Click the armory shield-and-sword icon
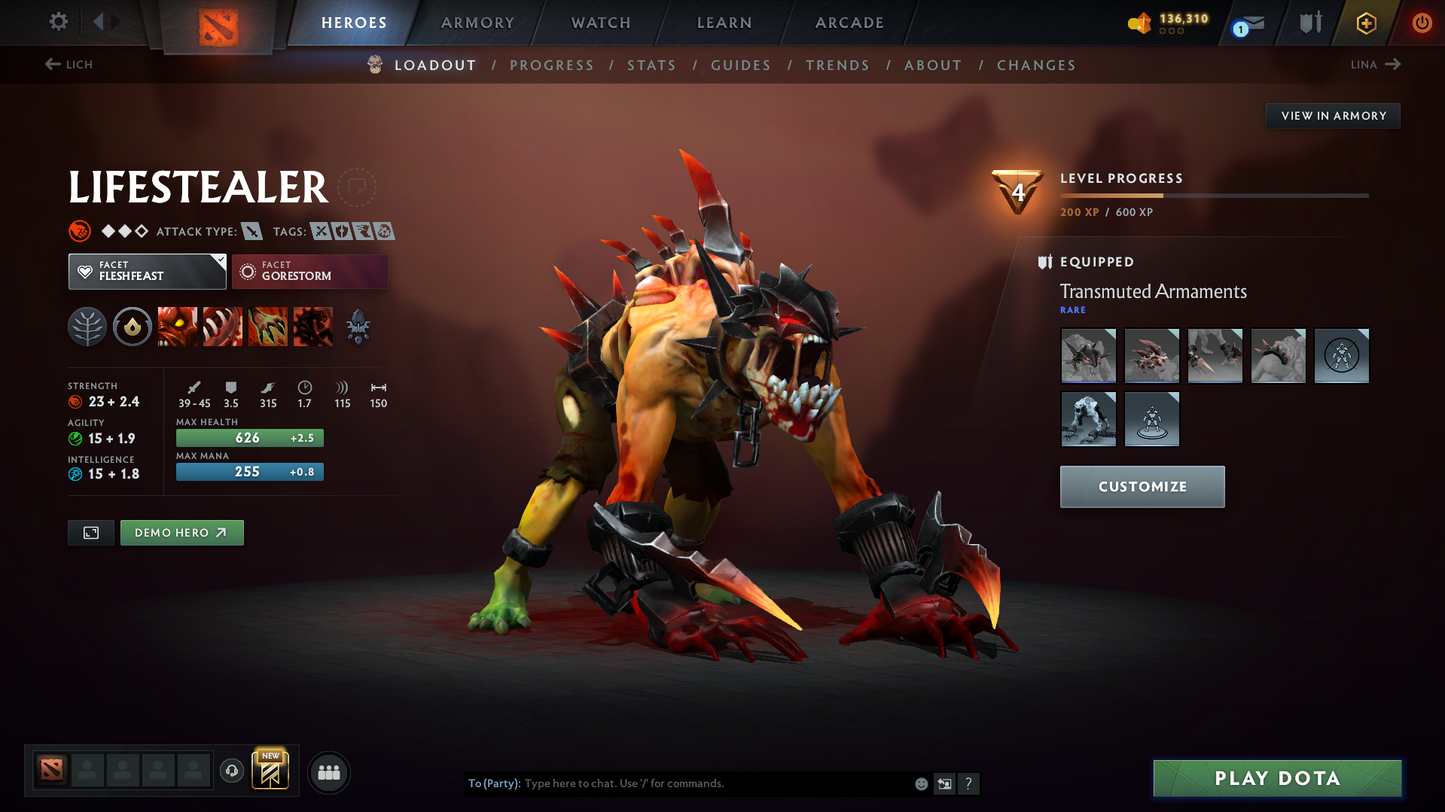Screen dimensions: 1445x812 click(x=1310, y=23)
